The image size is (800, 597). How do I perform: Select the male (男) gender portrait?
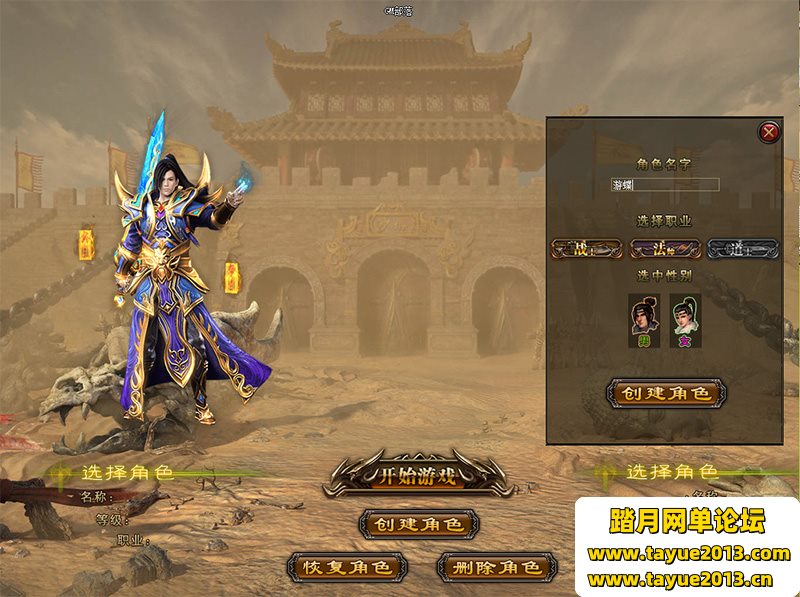click(643, 318)
